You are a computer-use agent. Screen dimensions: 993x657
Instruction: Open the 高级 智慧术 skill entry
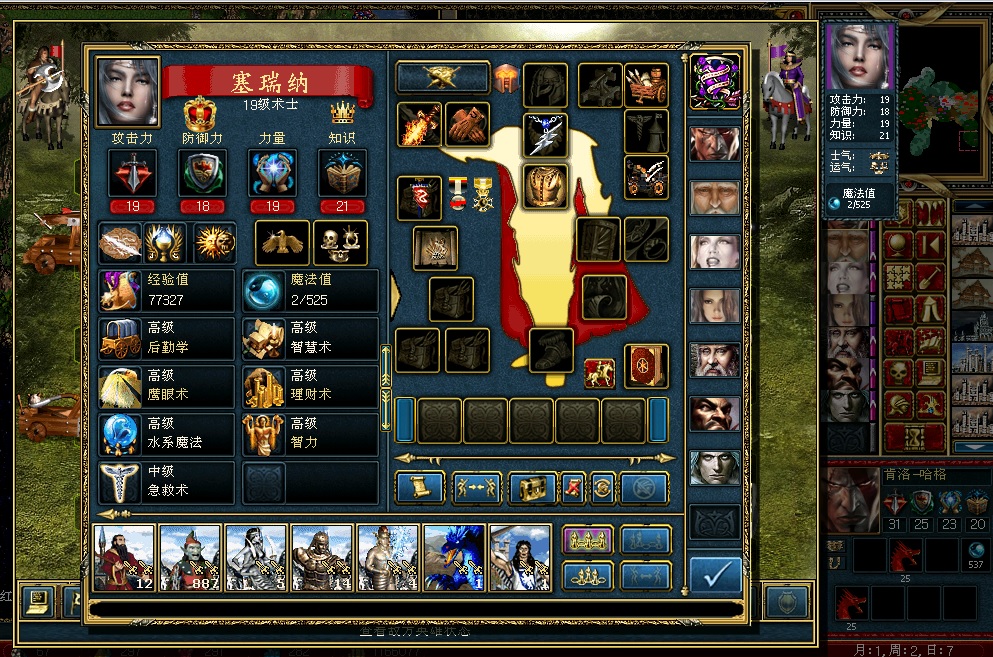(310, 338)
